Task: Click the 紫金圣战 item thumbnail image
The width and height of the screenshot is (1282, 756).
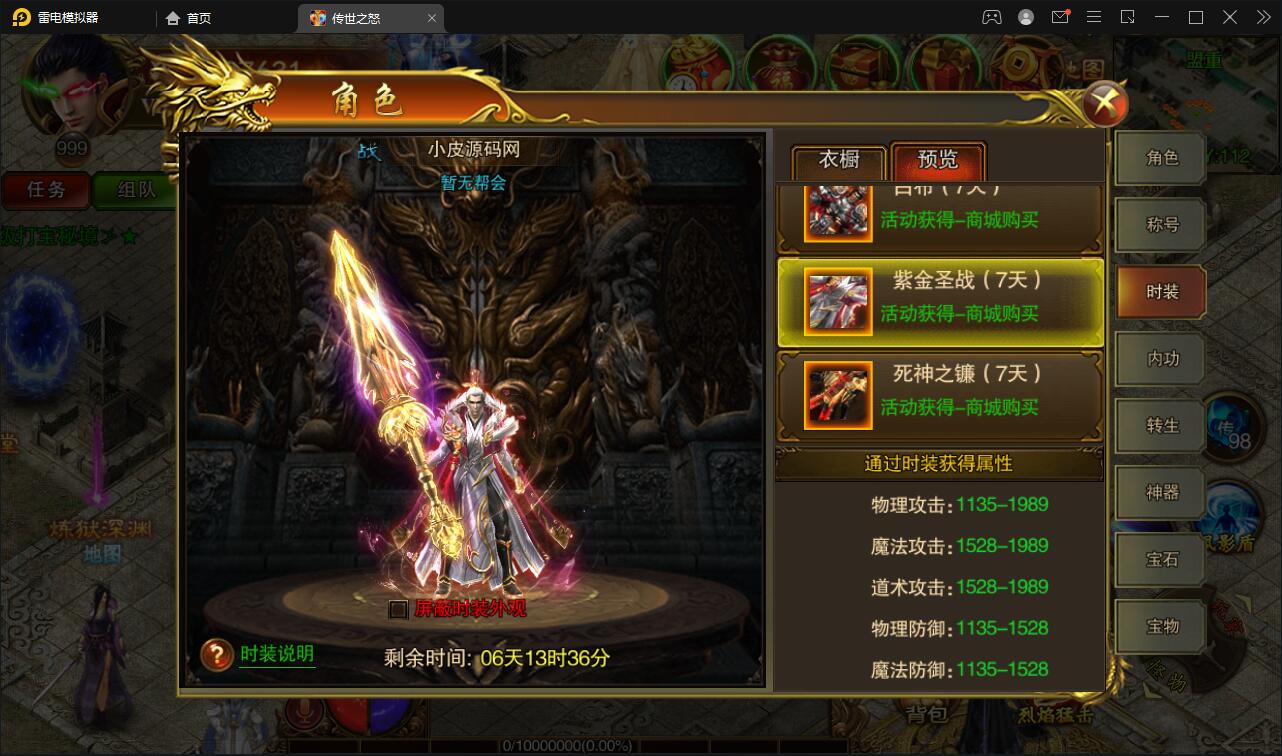Action: (837, 301)
